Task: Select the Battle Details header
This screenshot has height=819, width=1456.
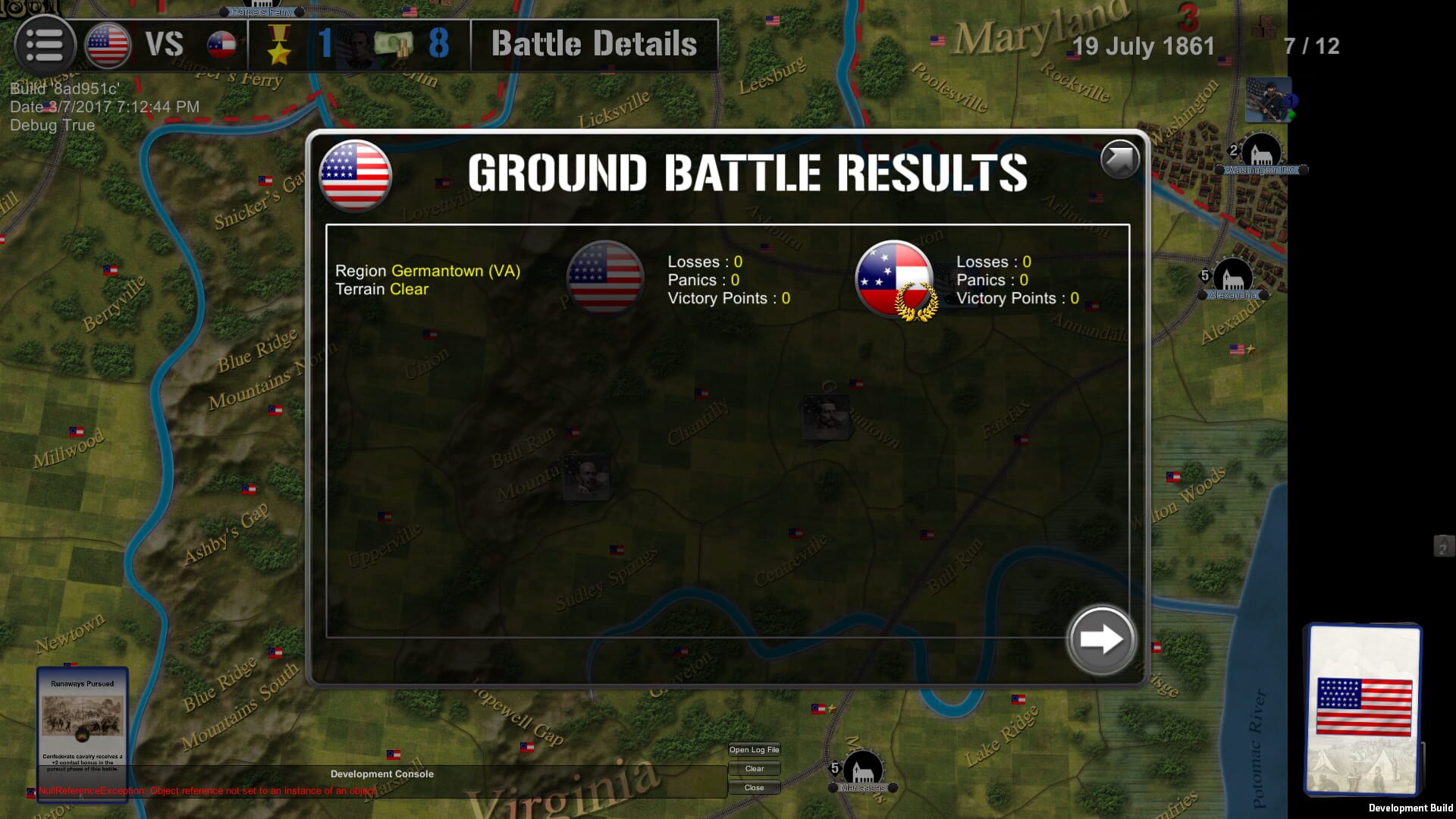Action: click(x=593, y=44)
